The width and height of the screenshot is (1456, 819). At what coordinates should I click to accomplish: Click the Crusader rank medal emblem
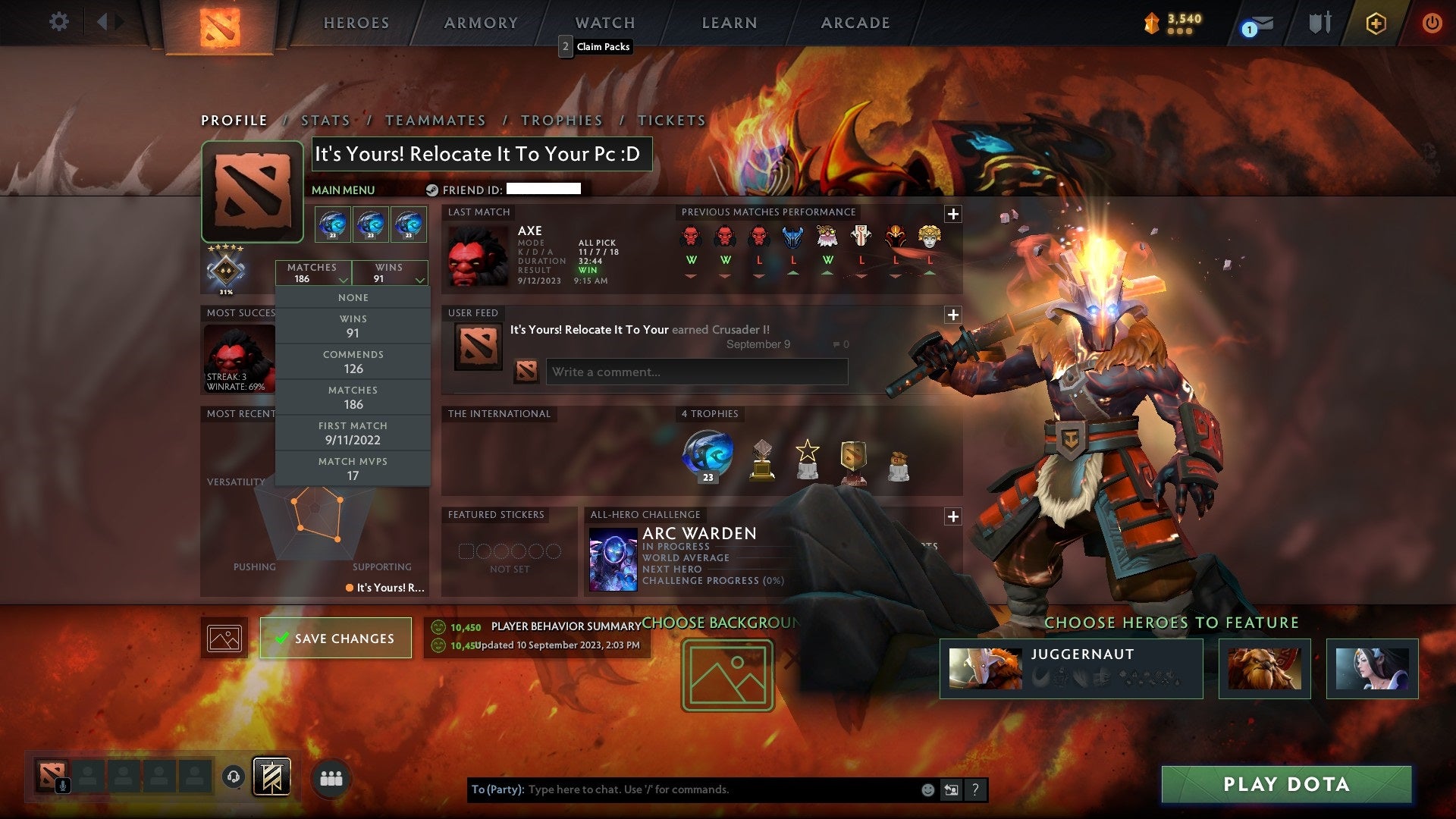pos(224,270)
